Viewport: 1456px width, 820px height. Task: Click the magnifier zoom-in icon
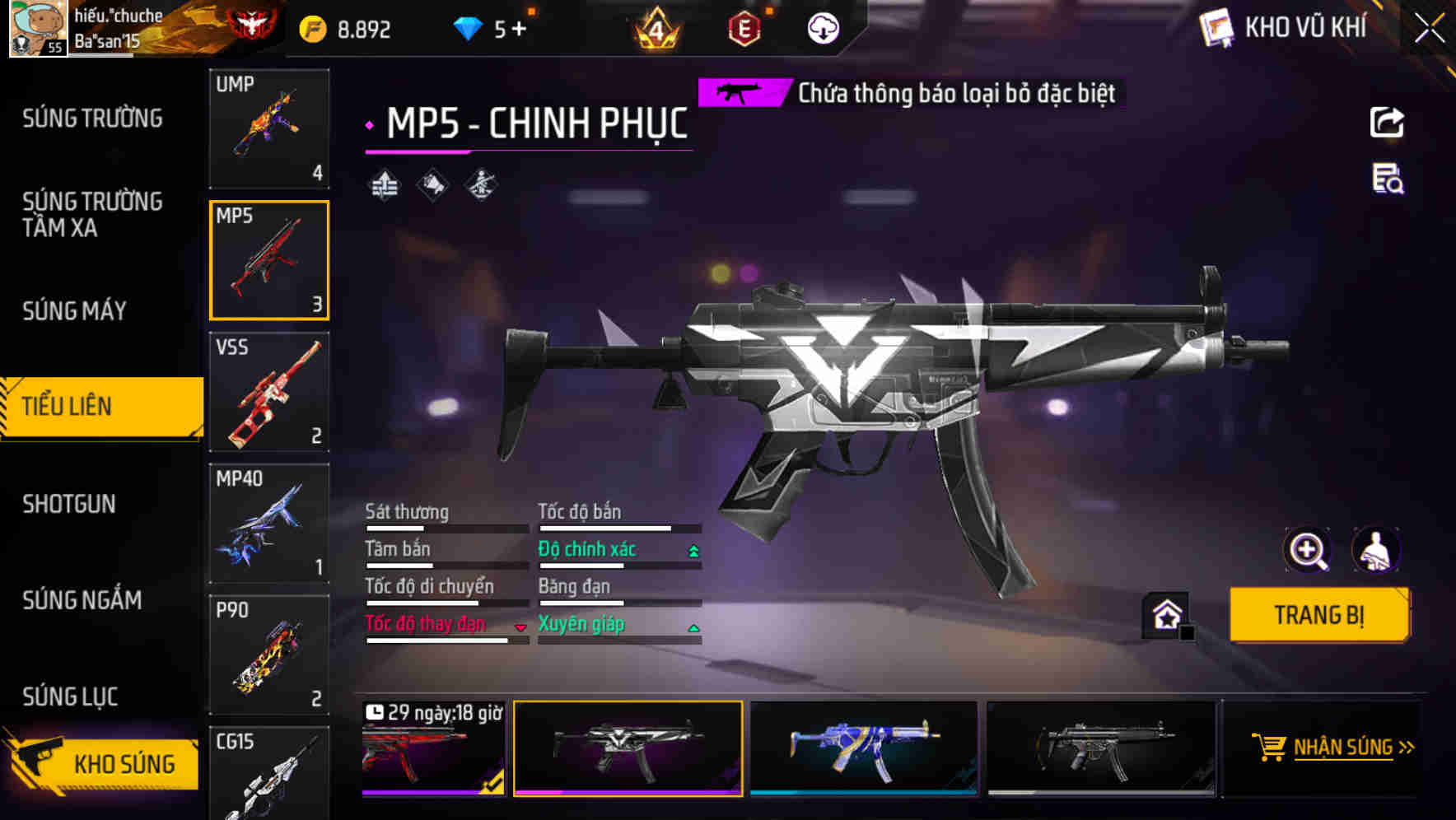pyautogui.click(x=1307, y=550)
